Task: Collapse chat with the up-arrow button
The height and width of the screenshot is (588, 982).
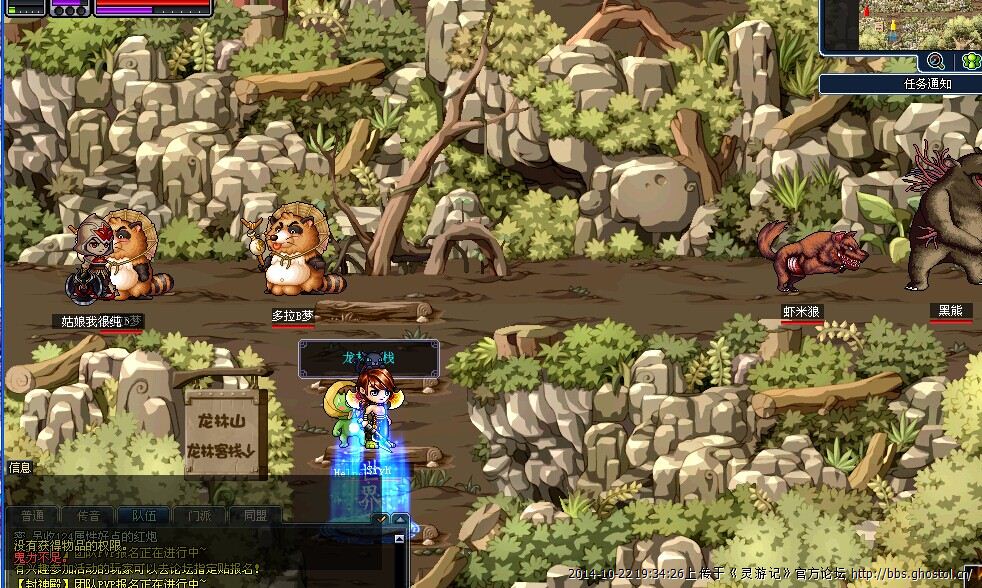Action: [400, 520]
